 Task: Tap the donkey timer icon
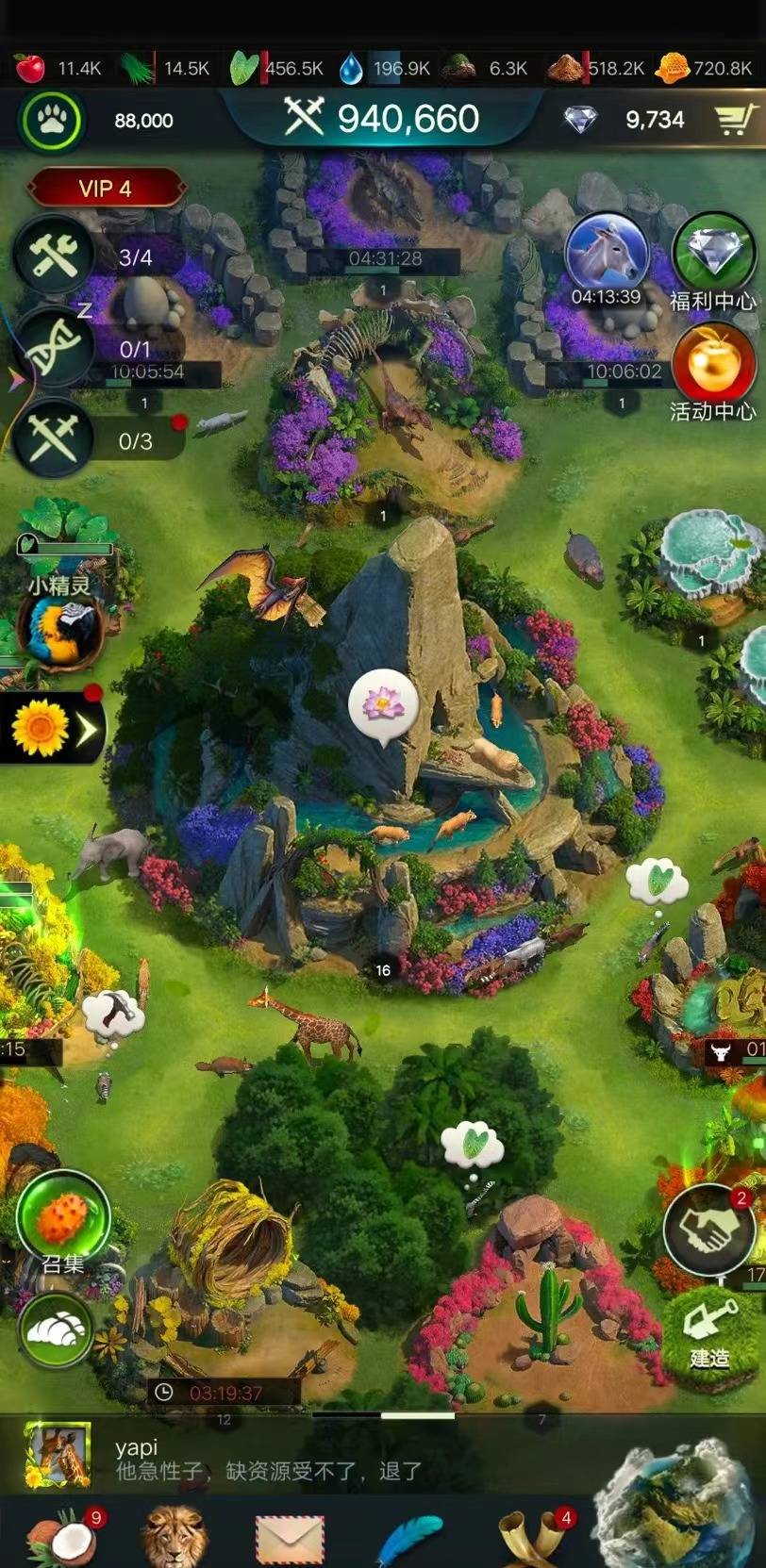tap(606, 255)
